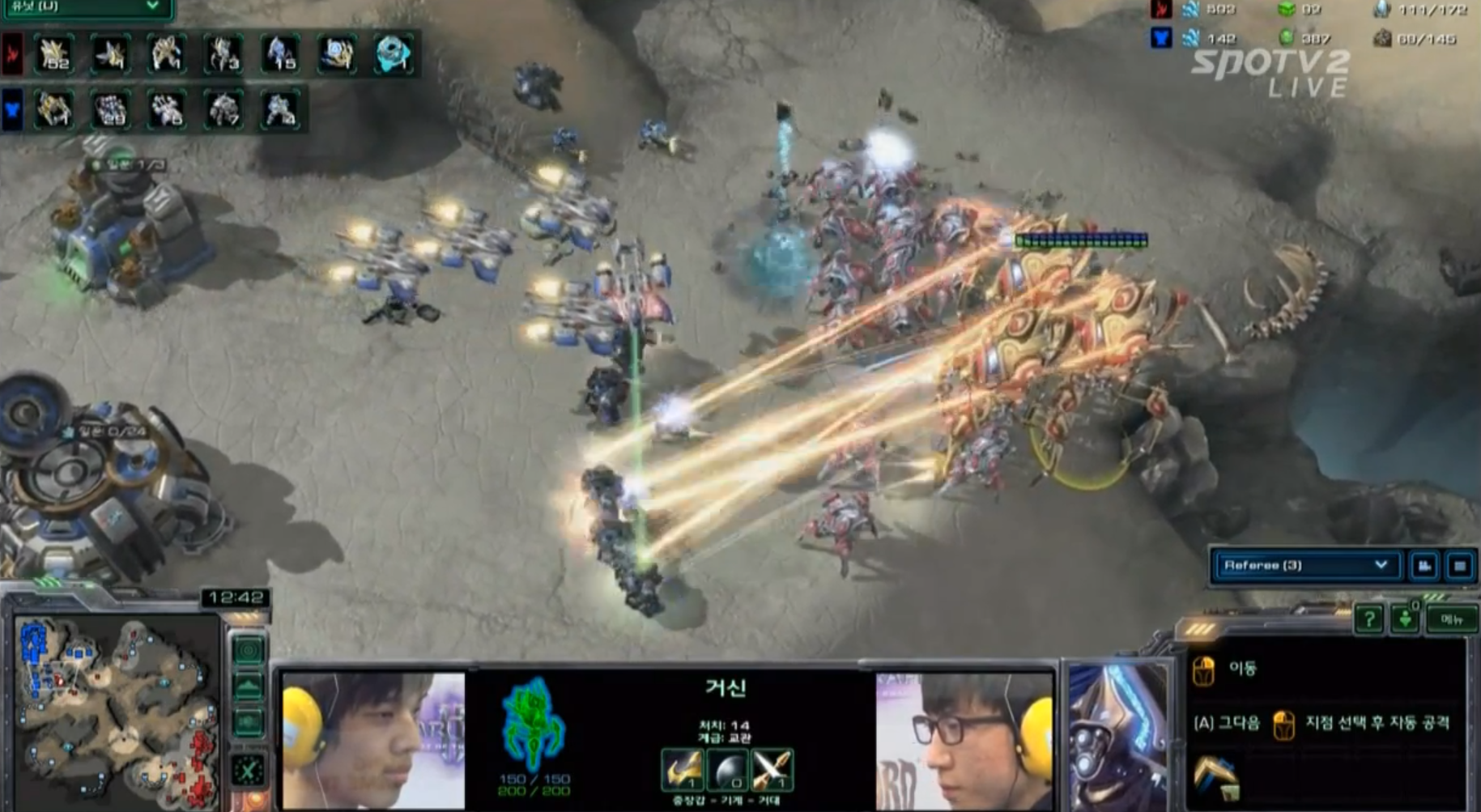This screenshot has width=1481, height=812.
Task: Select the blue player's unit icon showing 29
Action: tap(111, 110)
